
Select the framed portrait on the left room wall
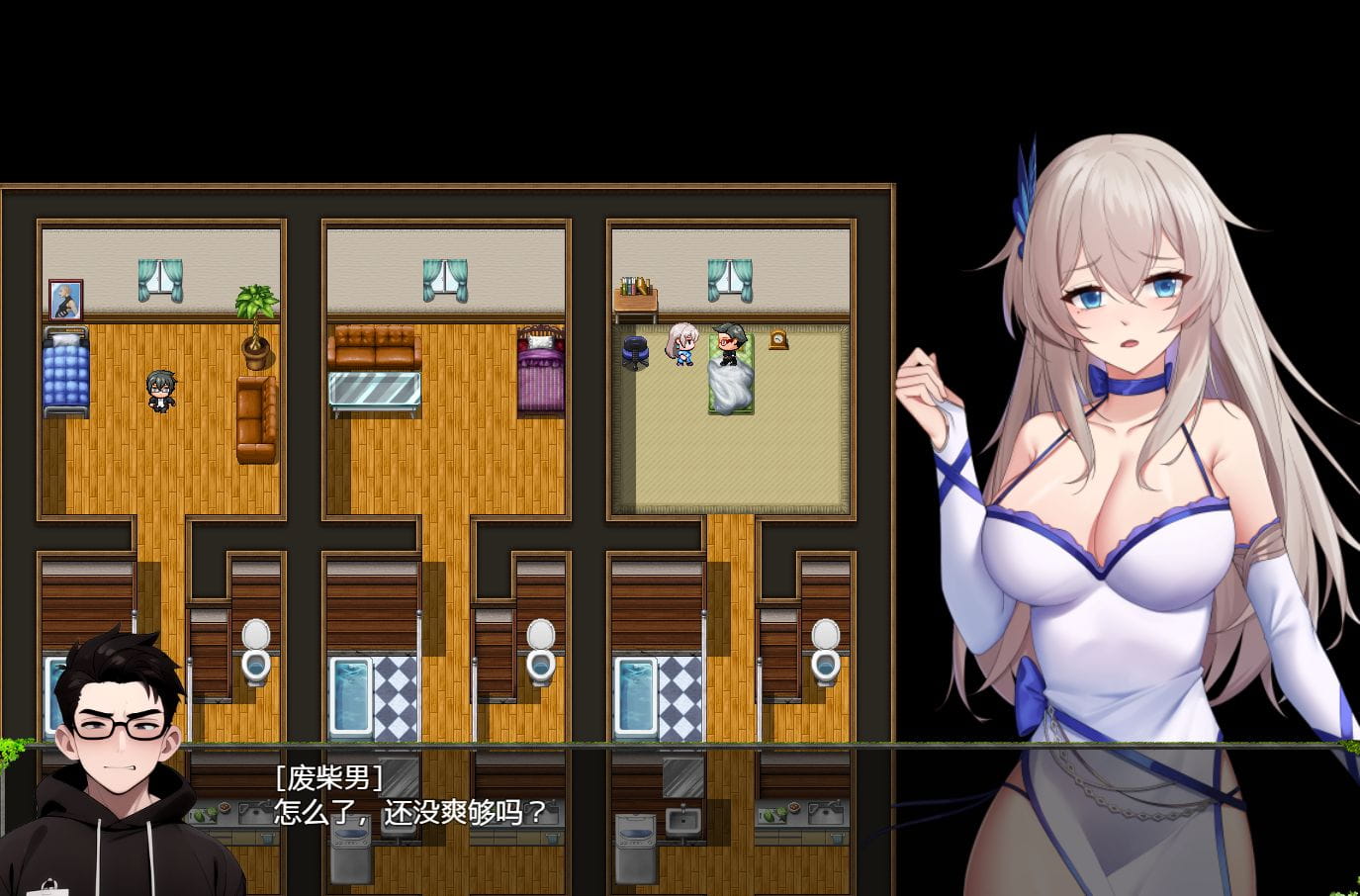pos(63,299)
